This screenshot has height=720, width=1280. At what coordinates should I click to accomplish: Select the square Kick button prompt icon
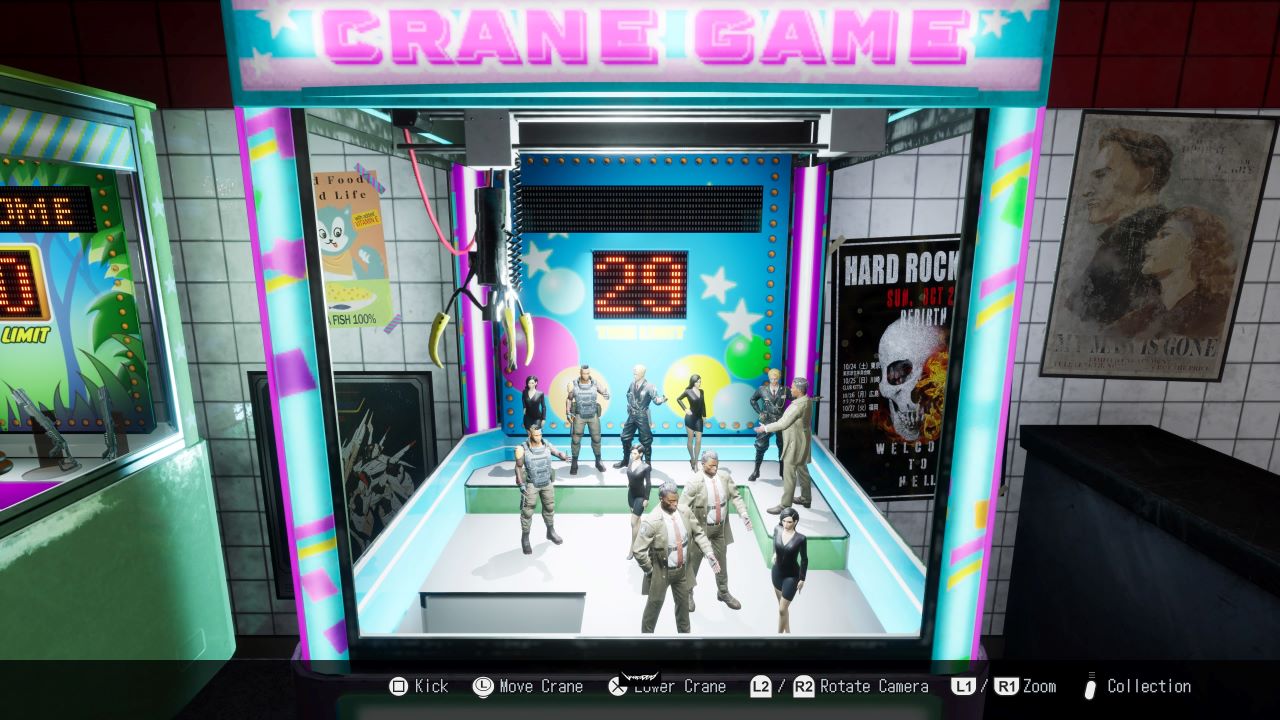point(397,687)
